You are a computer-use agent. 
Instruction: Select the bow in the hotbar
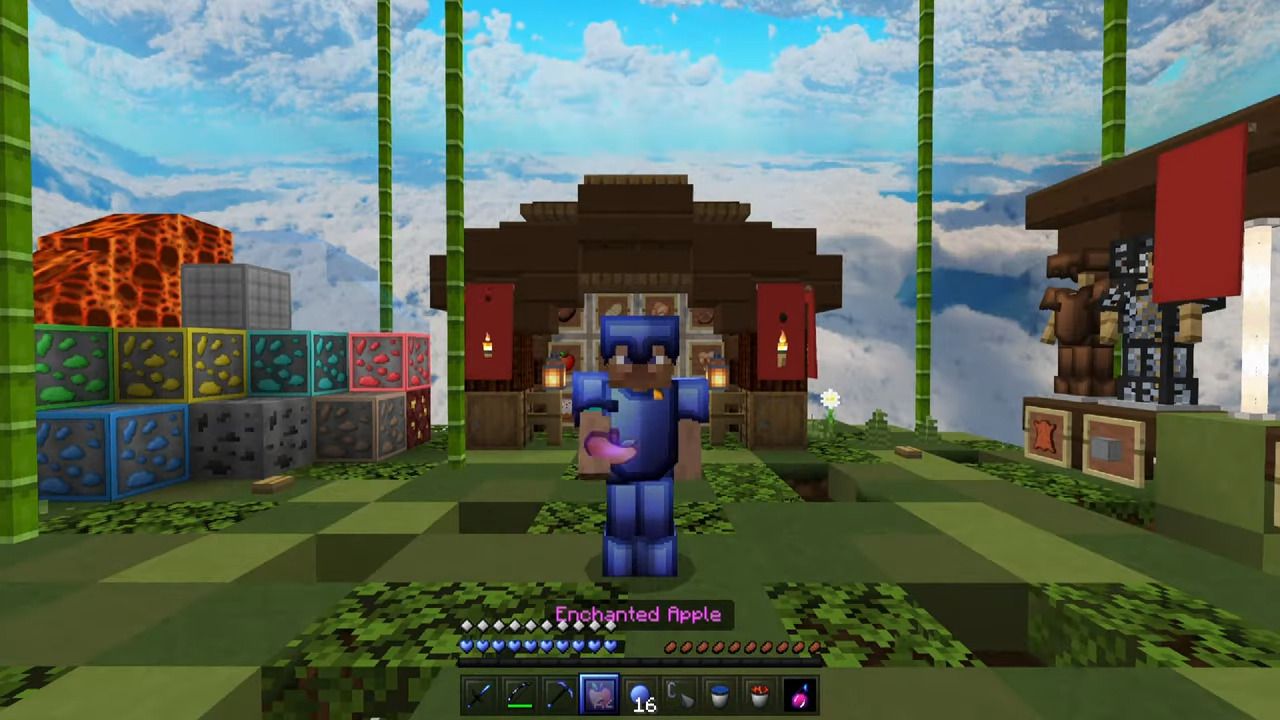point(518,695)
